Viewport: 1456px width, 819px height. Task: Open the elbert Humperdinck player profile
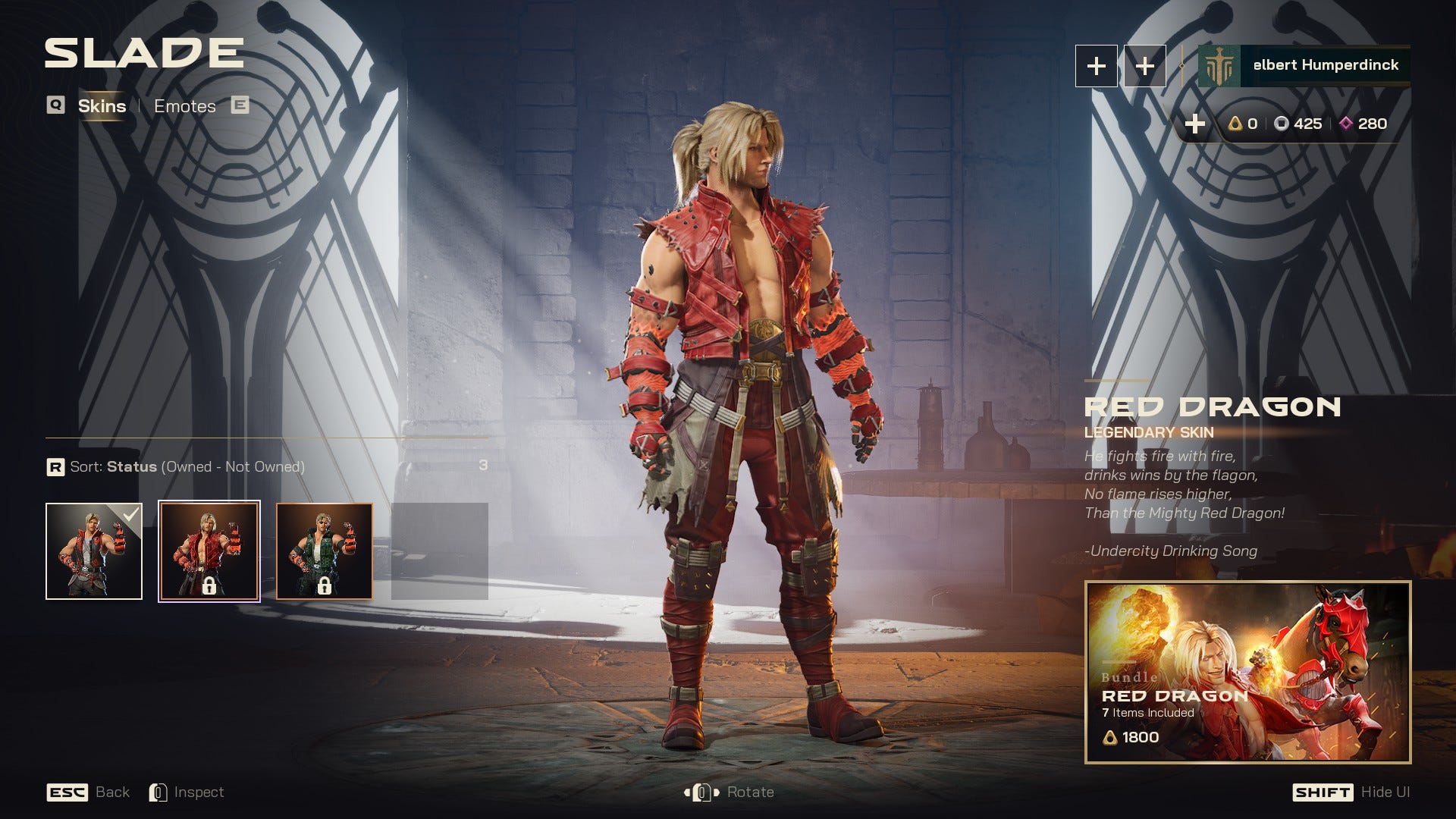[1304, 66]
